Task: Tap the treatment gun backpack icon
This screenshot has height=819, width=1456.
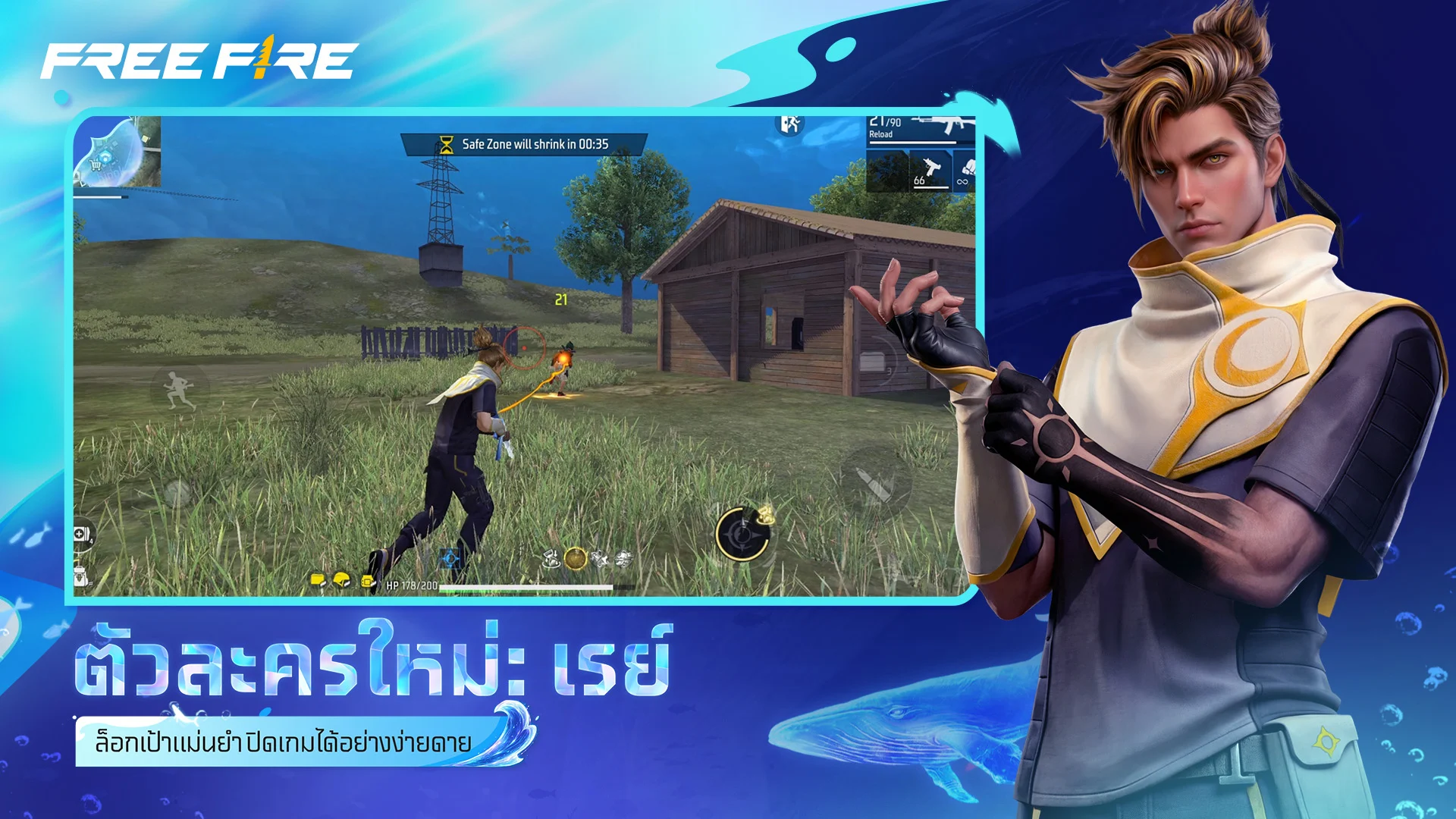Action: click(80, 576)
